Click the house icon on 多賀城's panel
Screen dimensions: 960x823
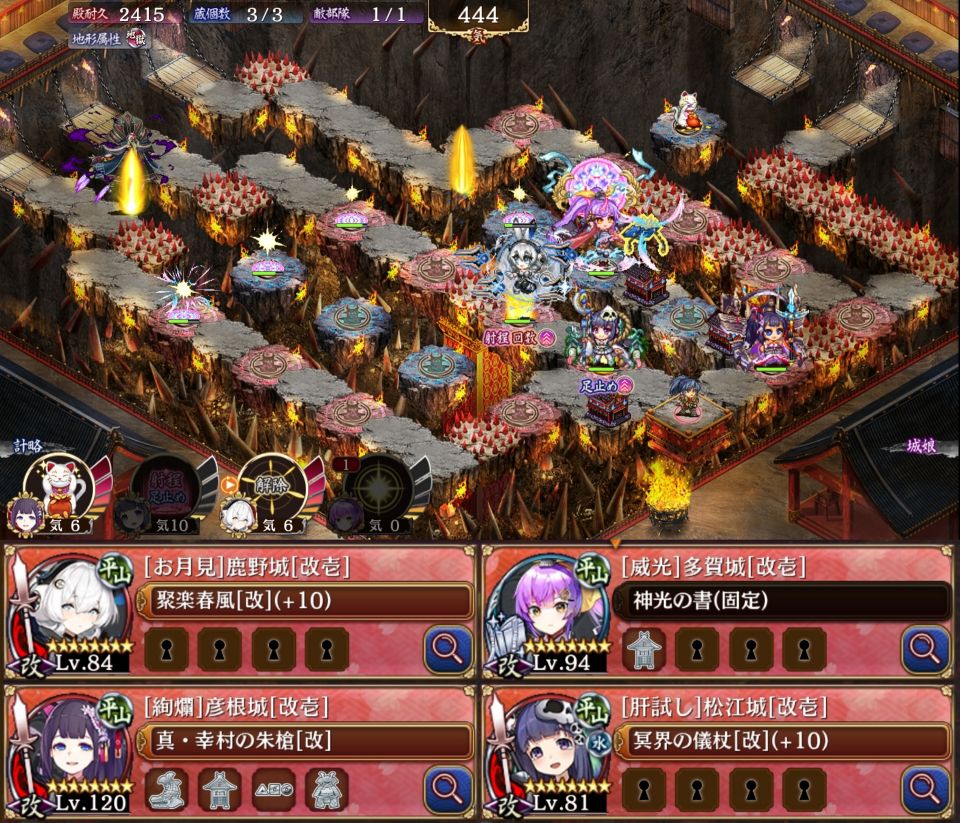(x=643, y=650)
